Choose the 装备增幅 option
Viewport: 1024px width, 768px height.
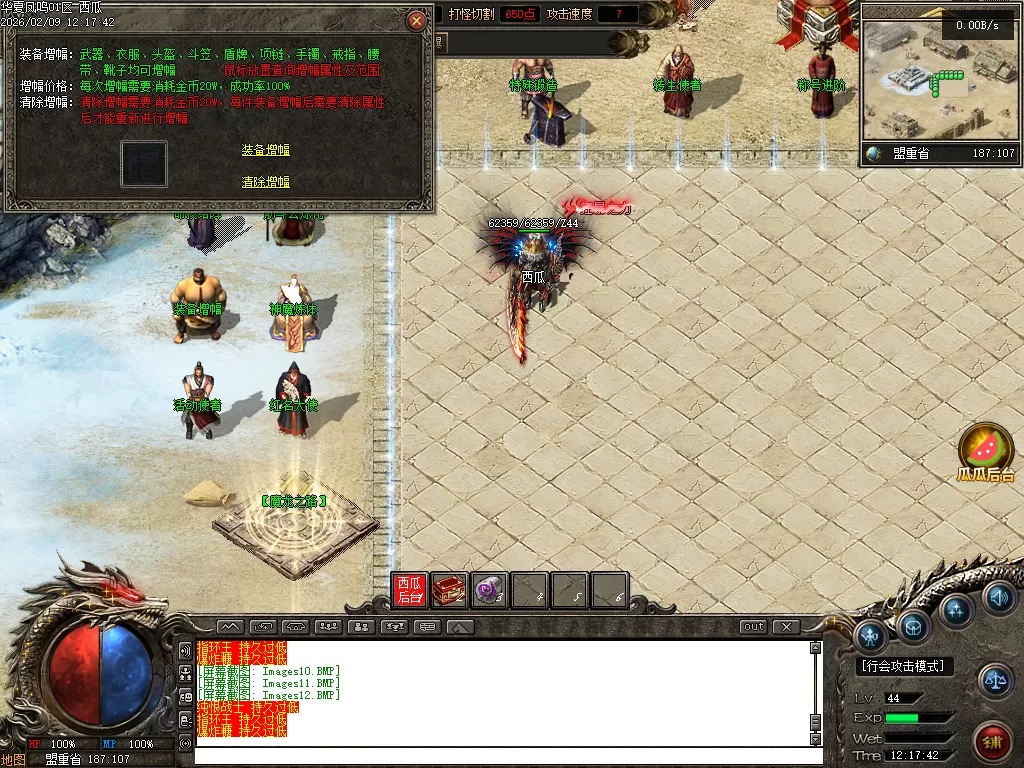click(265, 150)
